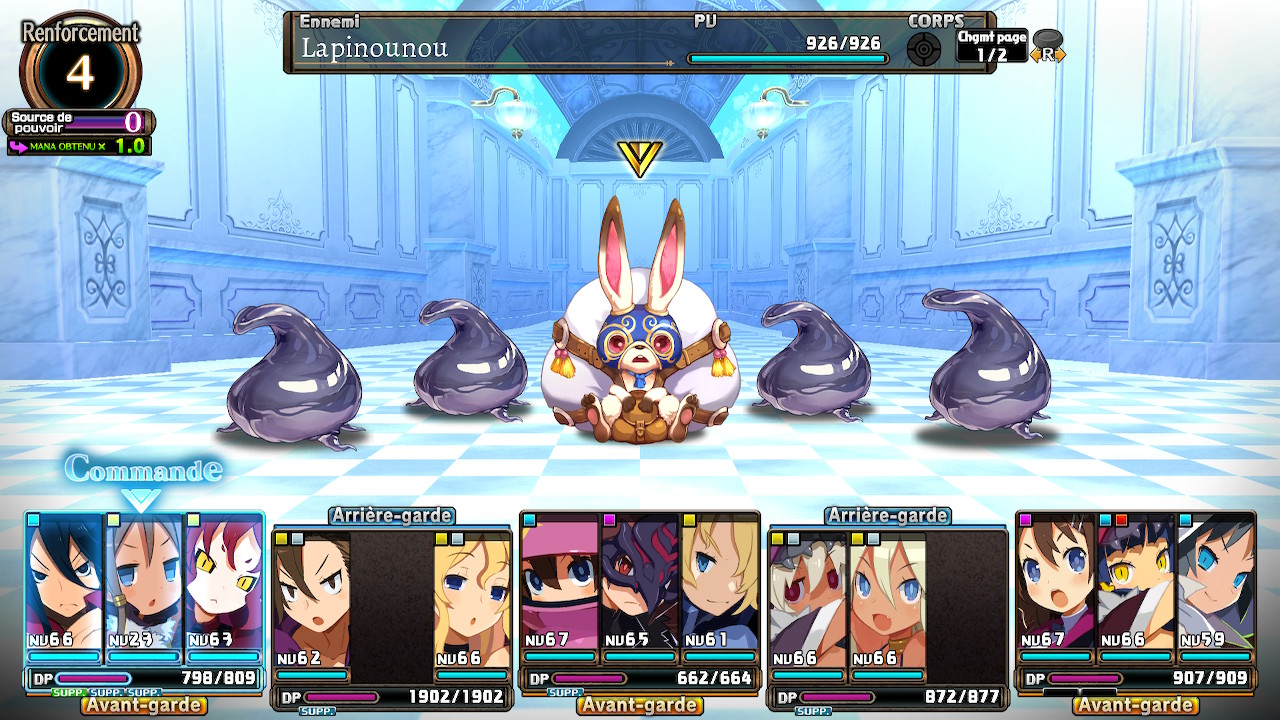1280x720 pixels.
Task: Toggle the cyan square on the leftmost party card
Action: 32,519
